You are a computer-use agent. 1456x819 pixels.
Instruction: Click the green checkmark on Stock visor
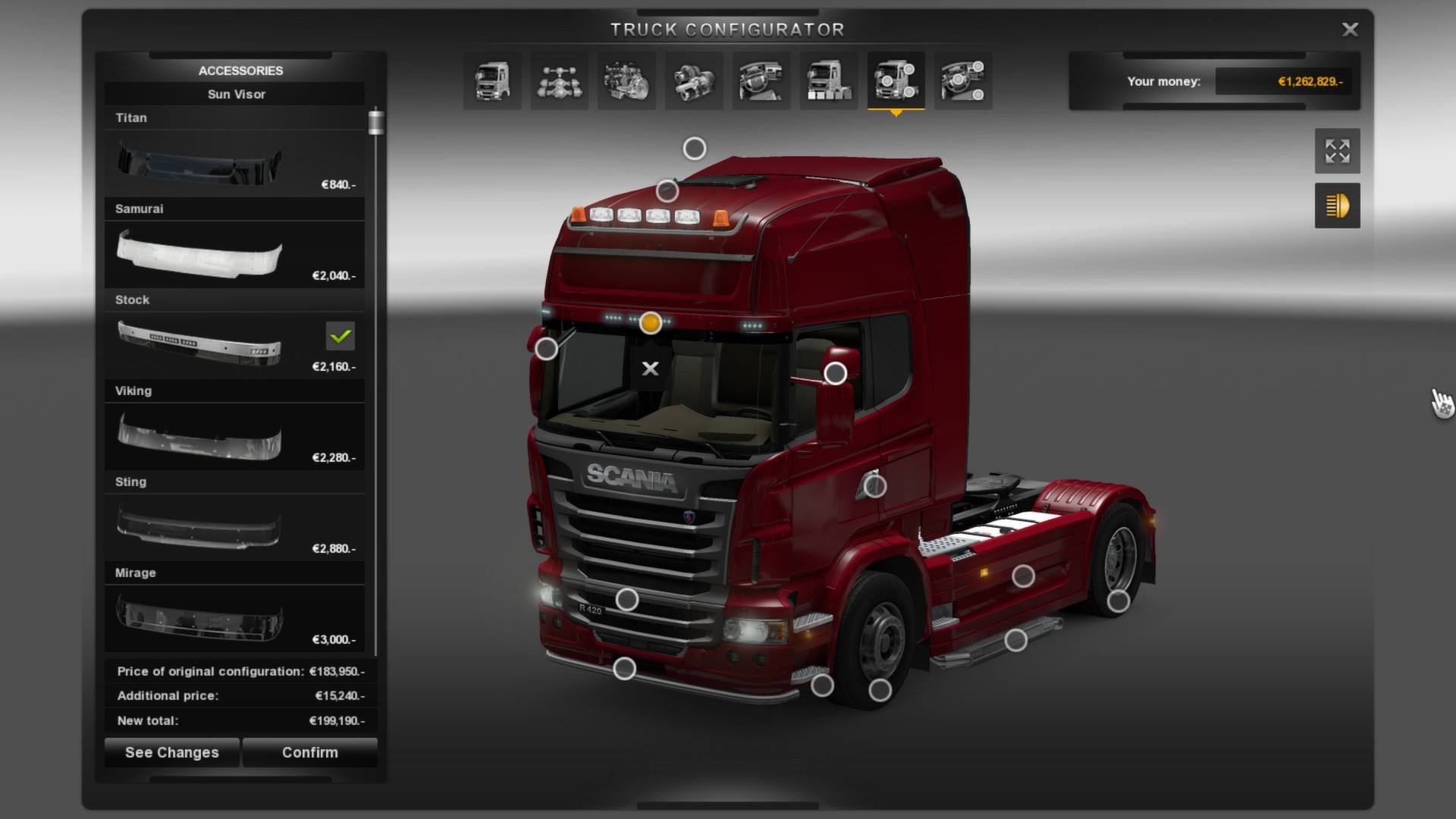click(340, 334)
